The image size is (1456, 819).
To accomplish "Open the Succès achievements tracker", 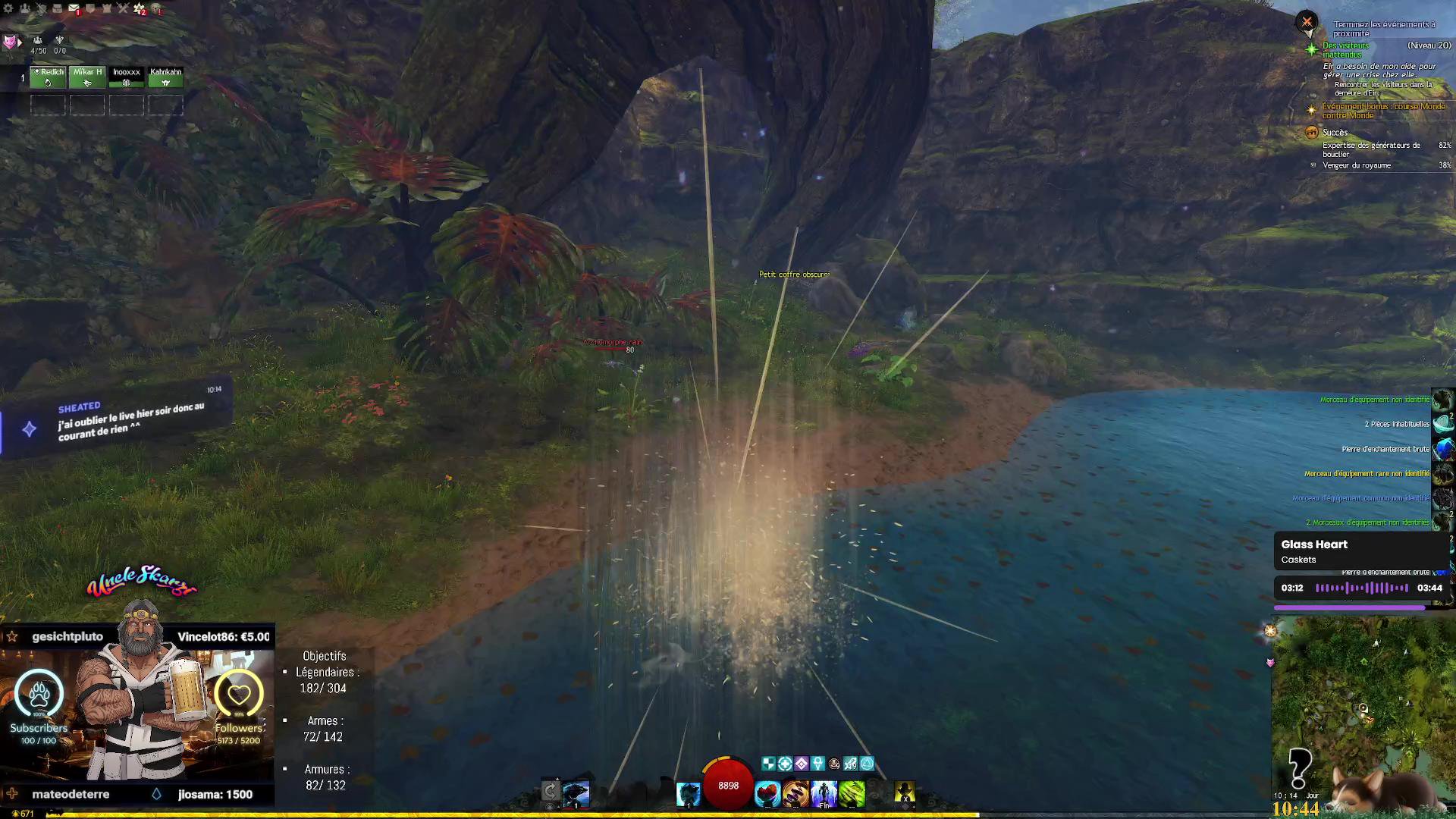I will click(x=1335, y=133).
